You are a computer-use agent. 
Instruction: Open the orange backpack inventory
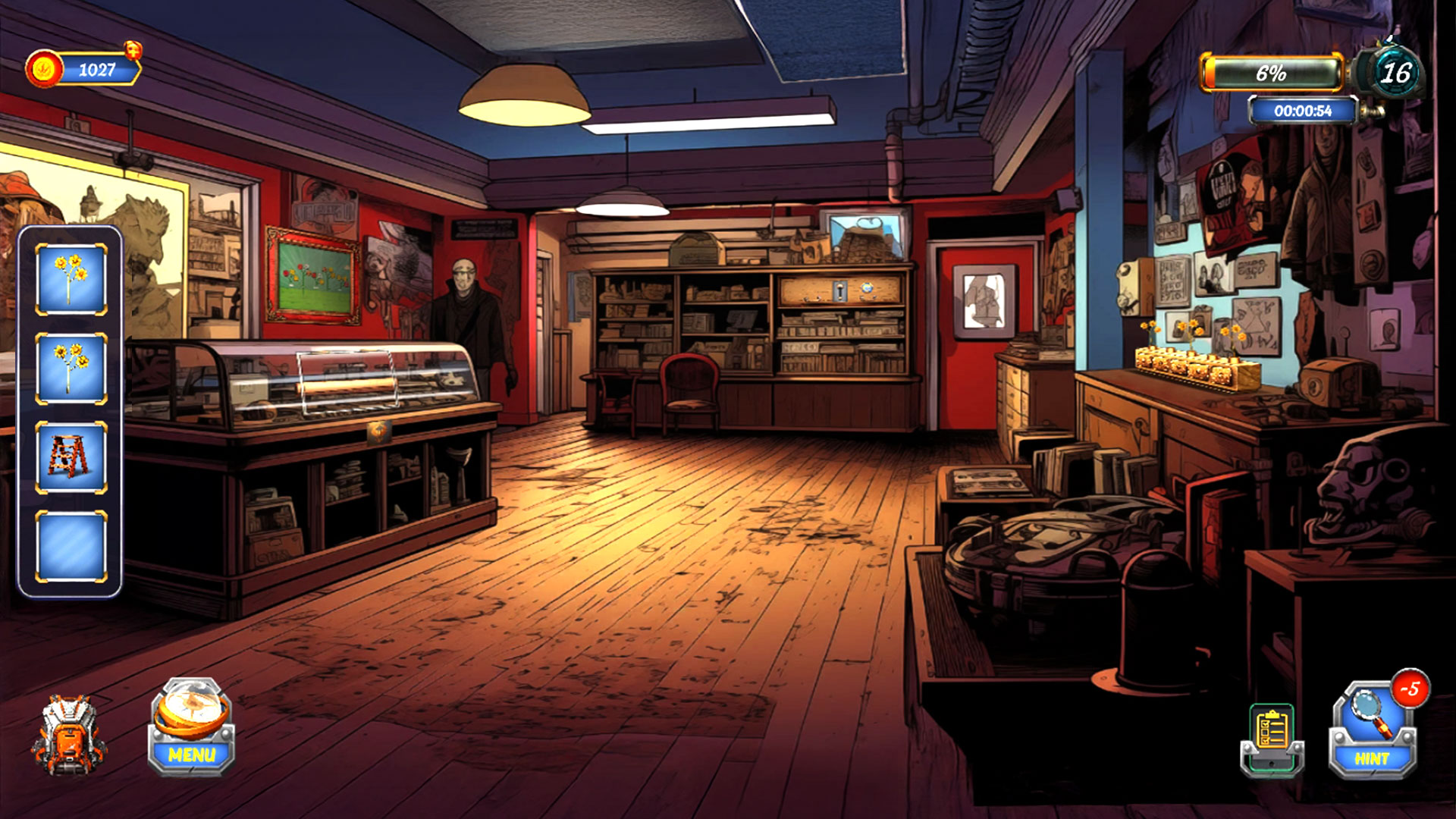pos(69,736)
